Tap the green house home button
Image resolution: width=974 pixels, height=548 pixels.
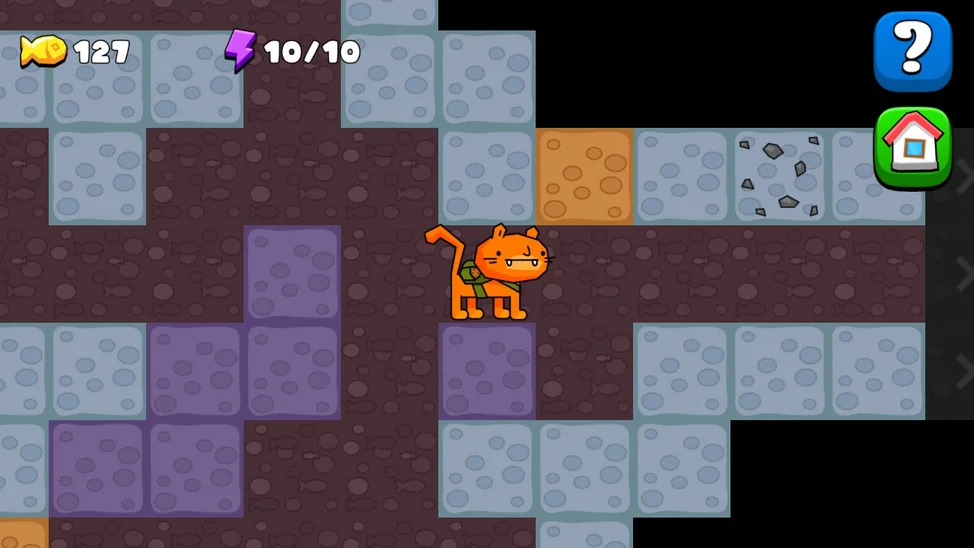coord(912,148)
